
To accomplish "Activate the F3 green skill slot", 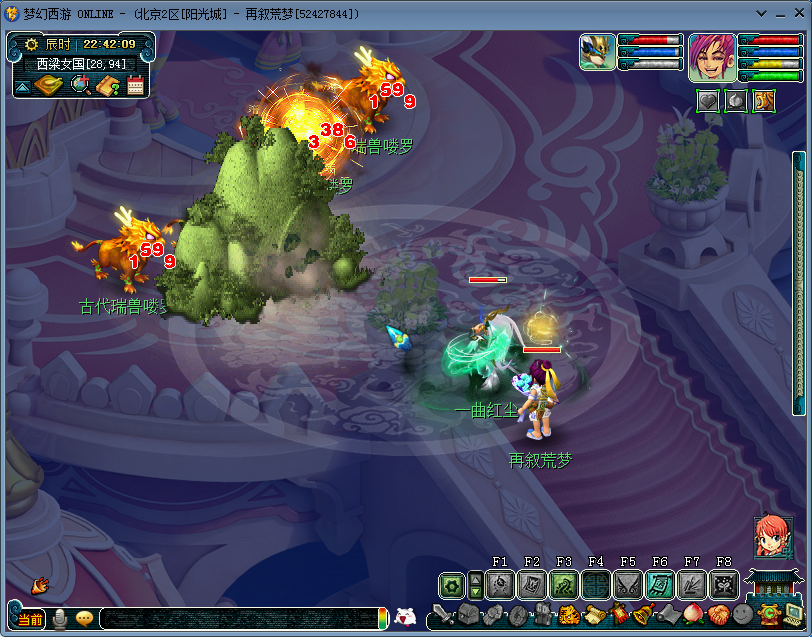I will 564,585.
